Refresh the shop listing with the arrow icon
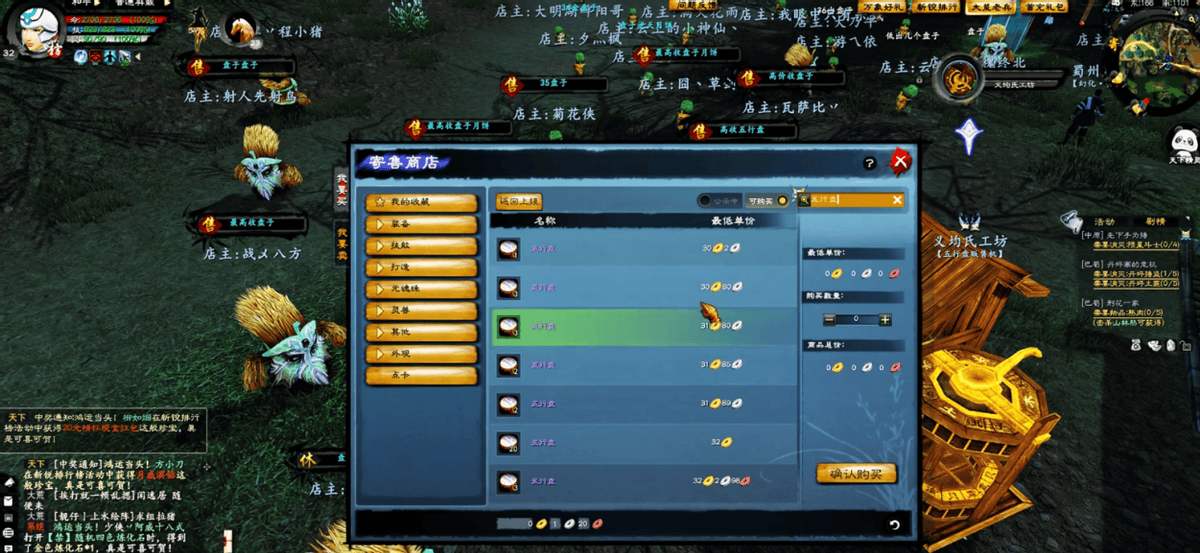 pyautogui.click(x=894, y=524)
